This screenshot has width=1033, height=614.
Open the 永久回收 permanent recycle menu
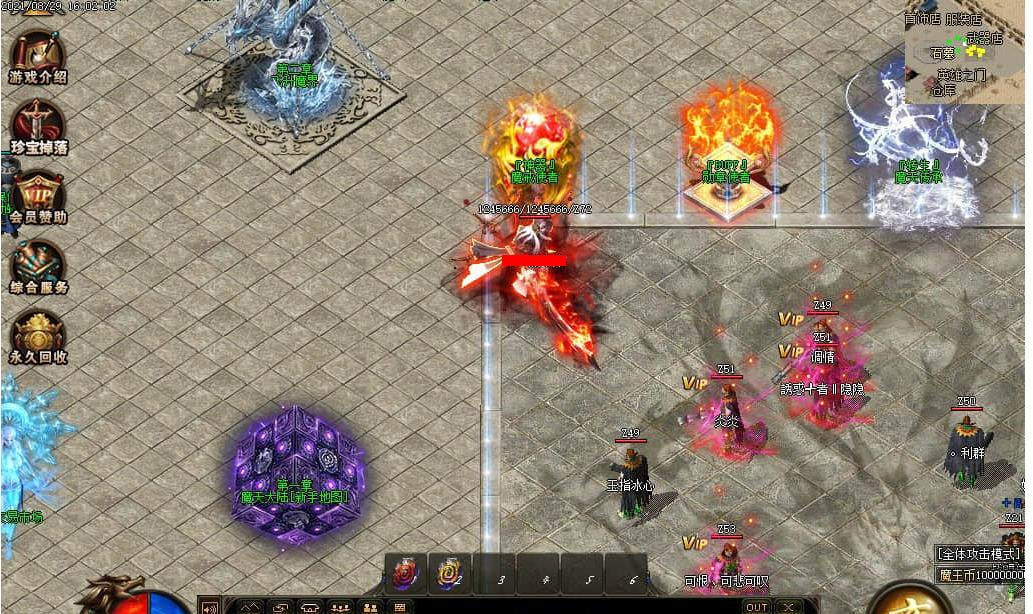pyautogui.click(x=38, y=337)
